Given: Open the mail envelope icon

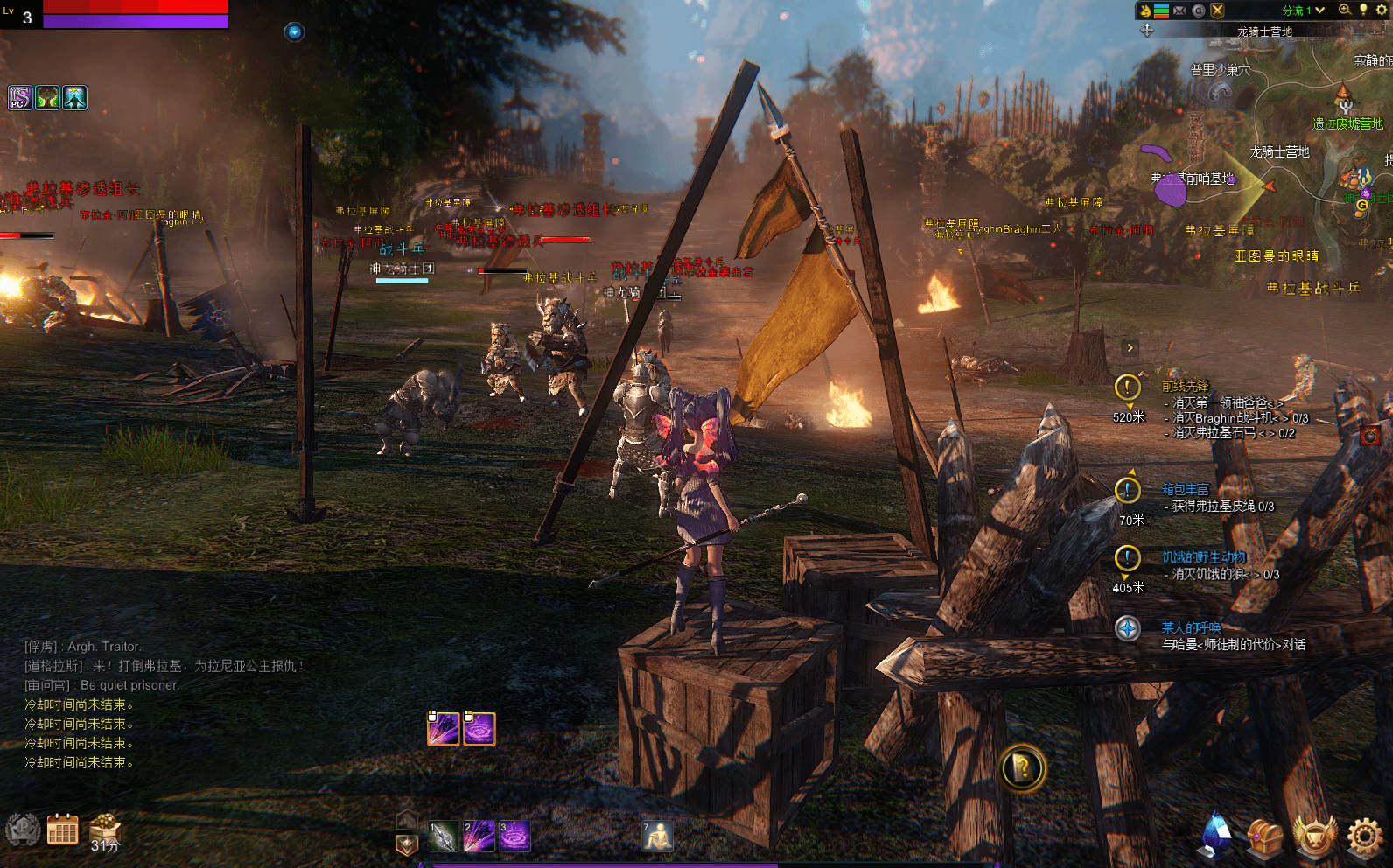Looking at the screenshot, I should [1179, 10].
